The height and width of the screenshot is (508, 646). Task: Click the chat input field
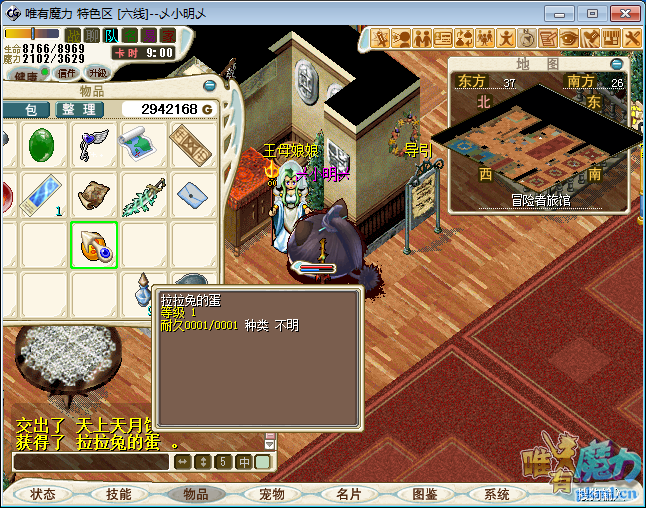click(x=92, y=462)
